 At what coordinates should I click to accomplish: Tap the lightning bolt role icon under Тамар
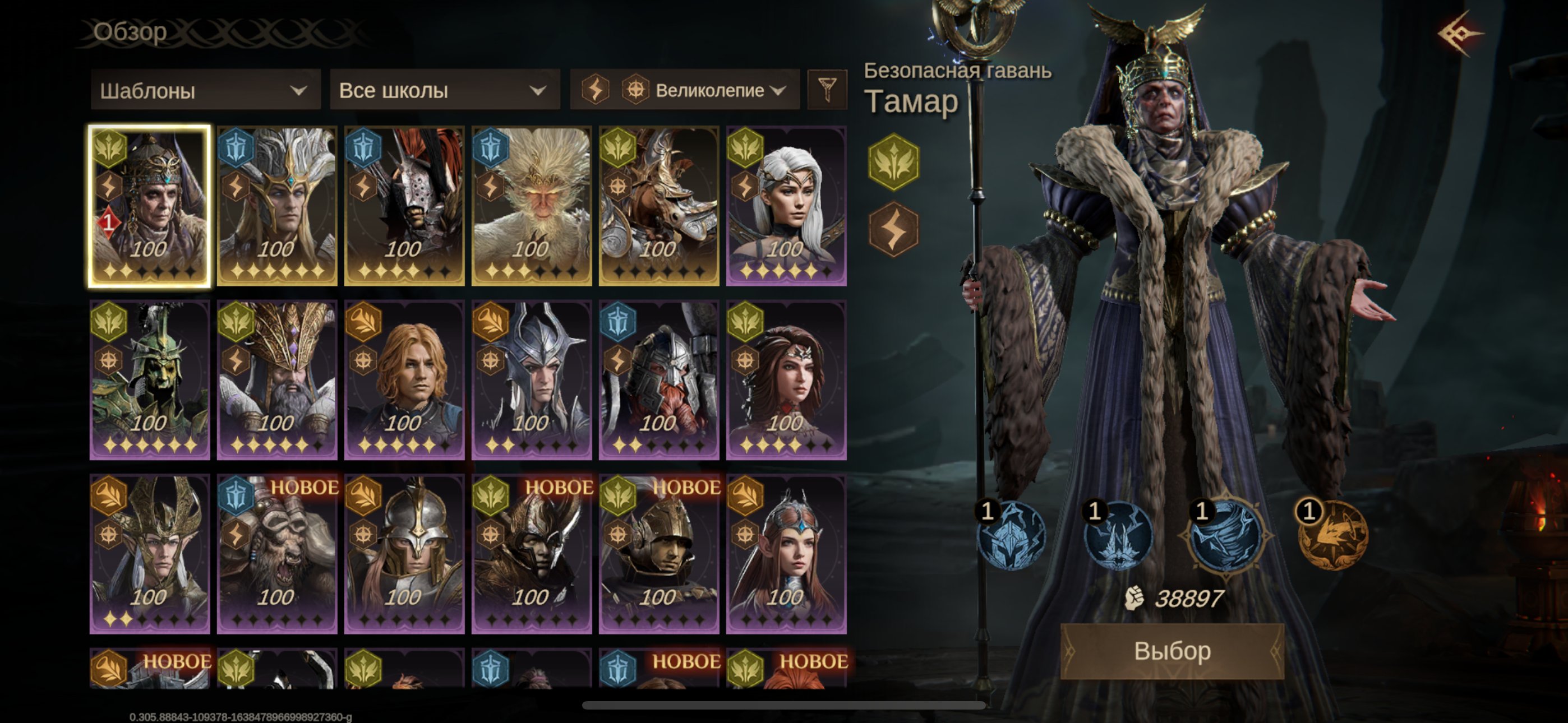pos(893,229)
